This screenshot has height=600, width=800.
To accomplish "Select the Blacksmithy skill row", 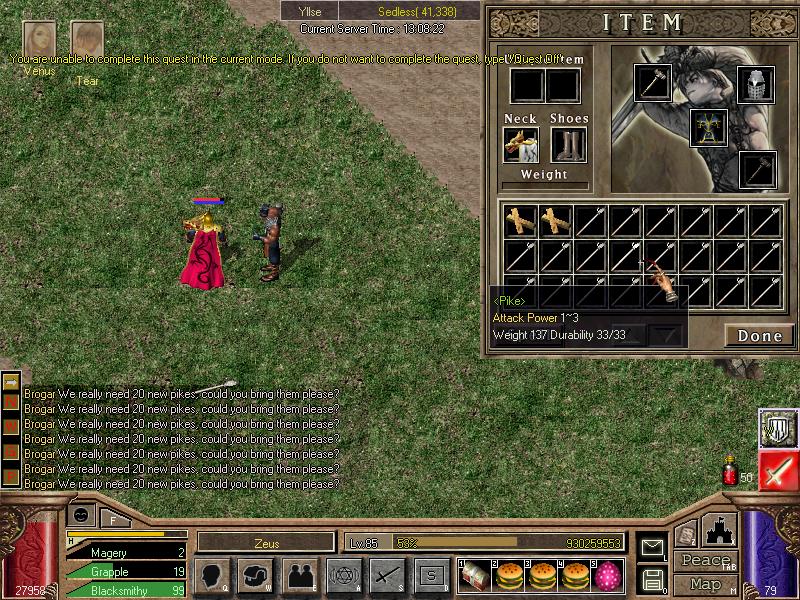I will click(x=125, y=591).
